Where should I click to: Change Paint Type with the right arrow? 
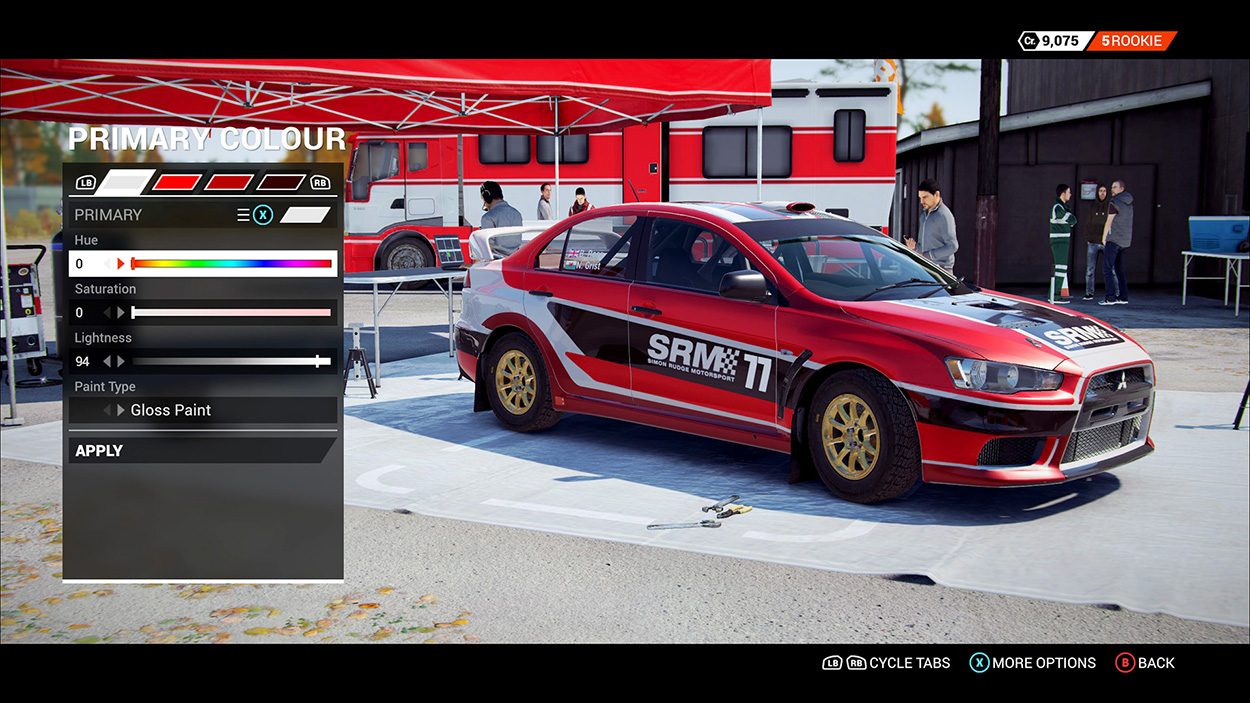click(121, 410)
